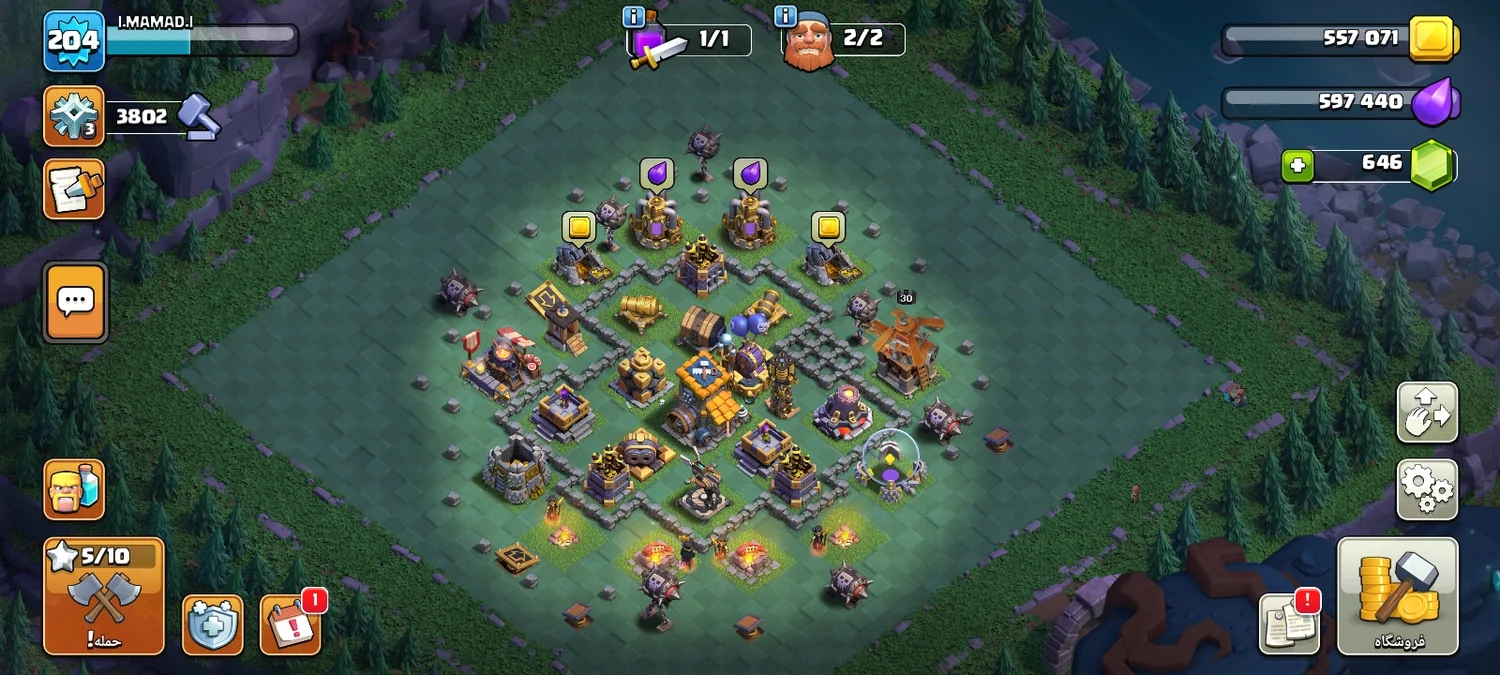This screenshot has height=675, width=1500.
Task: Open the events calendar with red notification
Action: pos(291,625)
